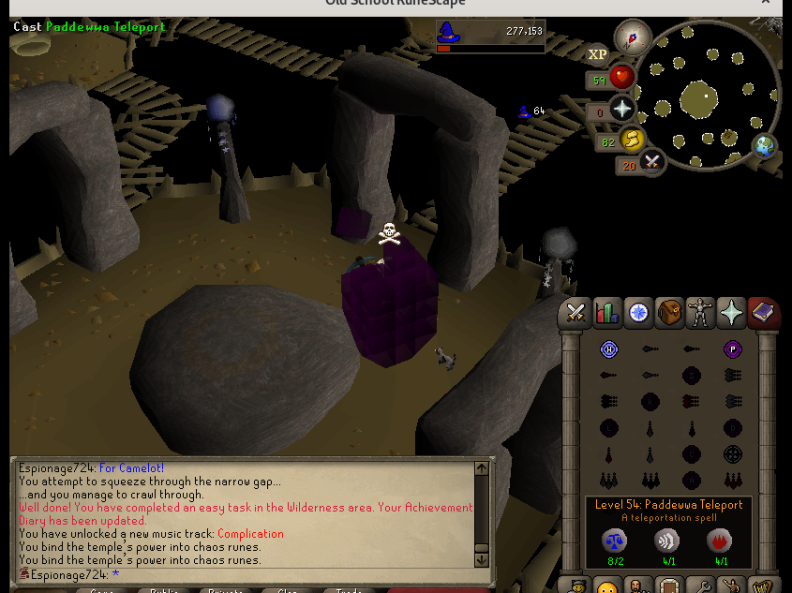Close the Old School RuneScape window

point(767,3)
